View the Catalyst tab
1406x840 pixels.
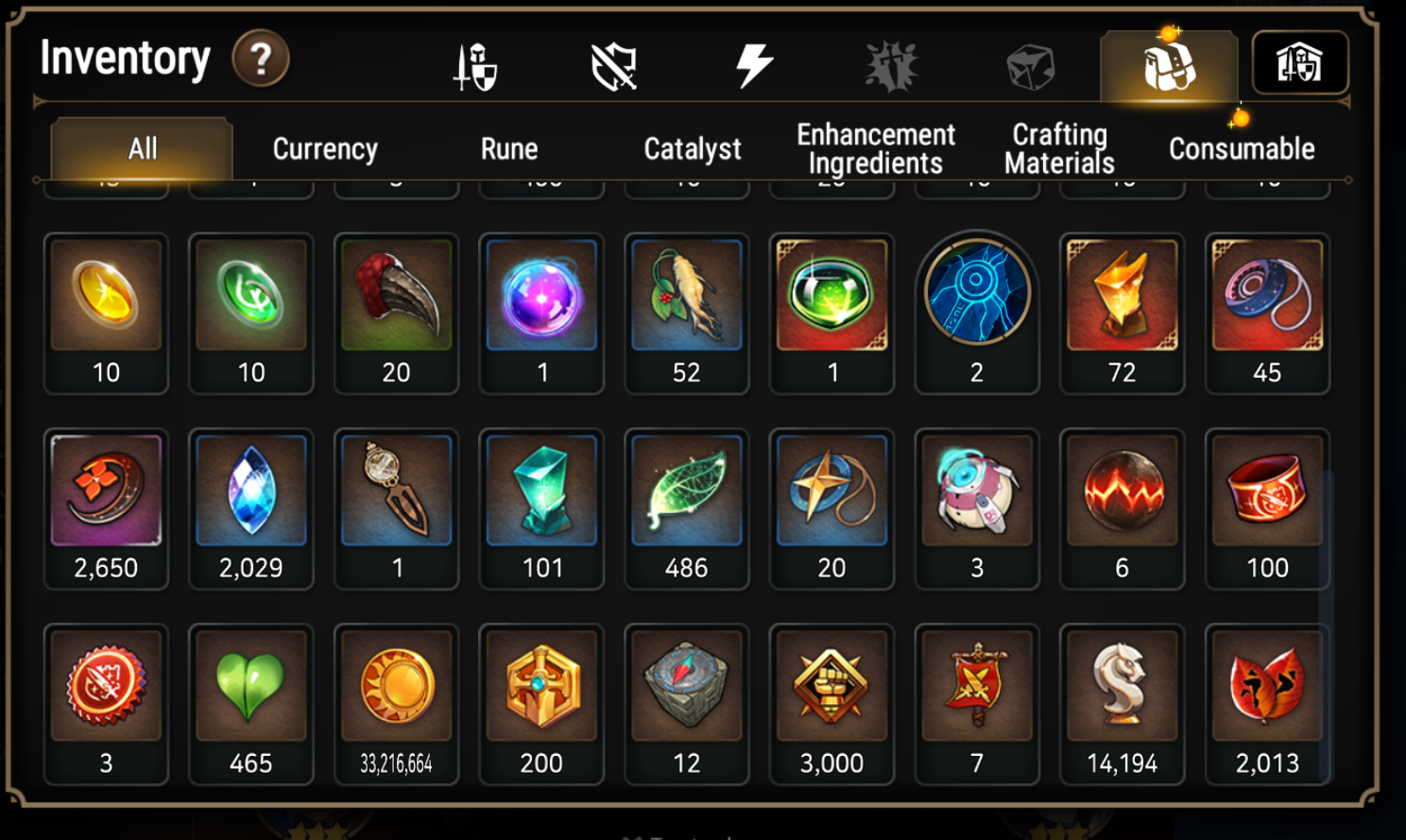(x=693, y=148)
